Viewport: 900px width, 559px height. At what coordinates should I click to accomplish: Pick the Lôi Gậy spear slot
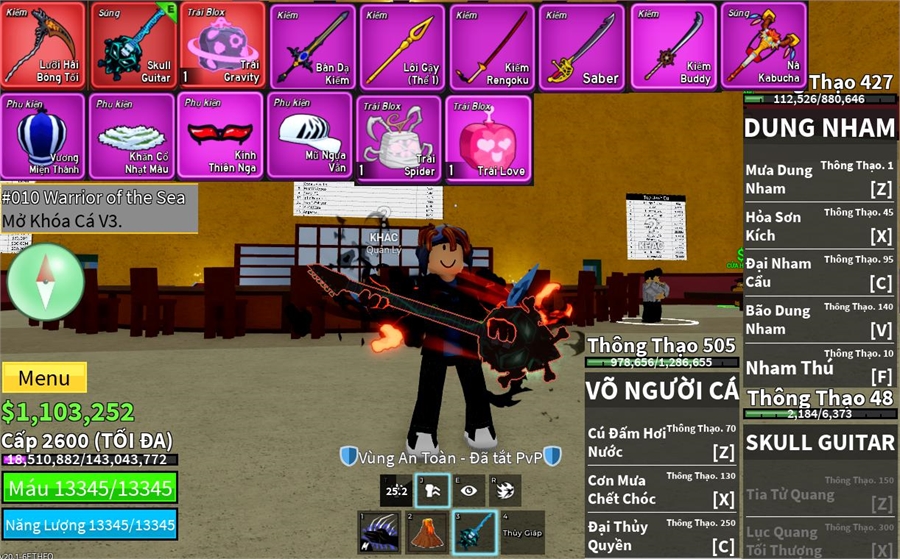pos(402,47)
